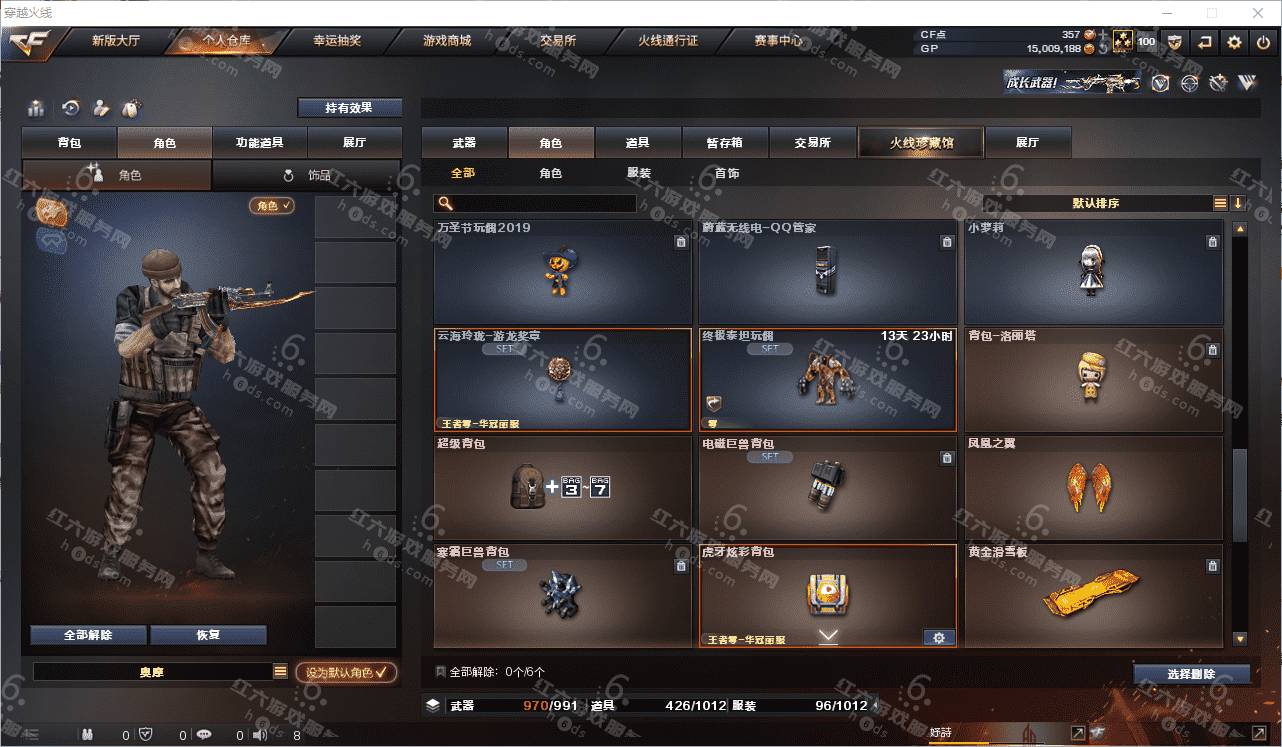Open the 默认排序 sort order dropdown
1282x747 pixels.
pos(1096,203)
